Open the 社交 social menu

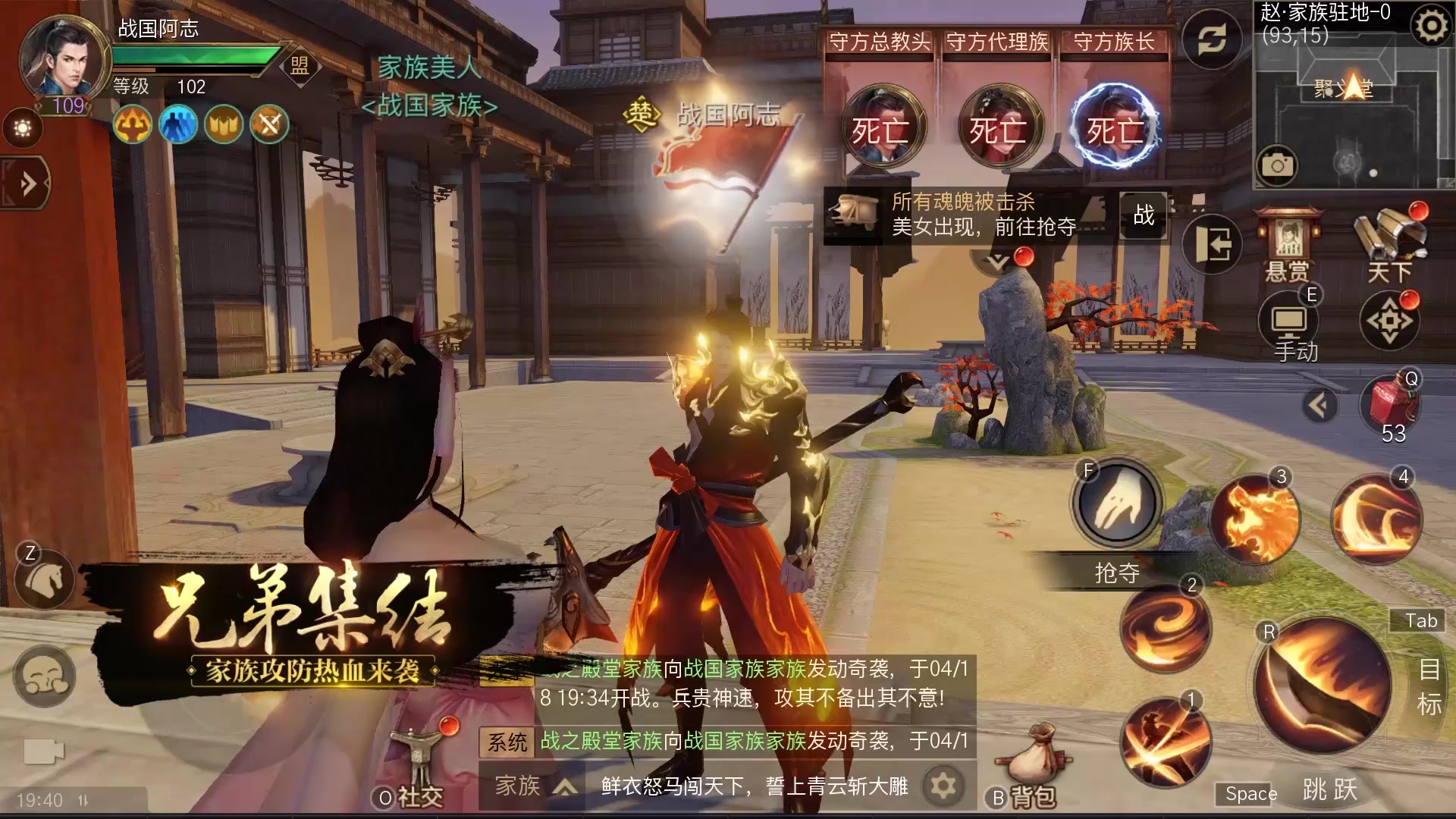click(419, 766)
